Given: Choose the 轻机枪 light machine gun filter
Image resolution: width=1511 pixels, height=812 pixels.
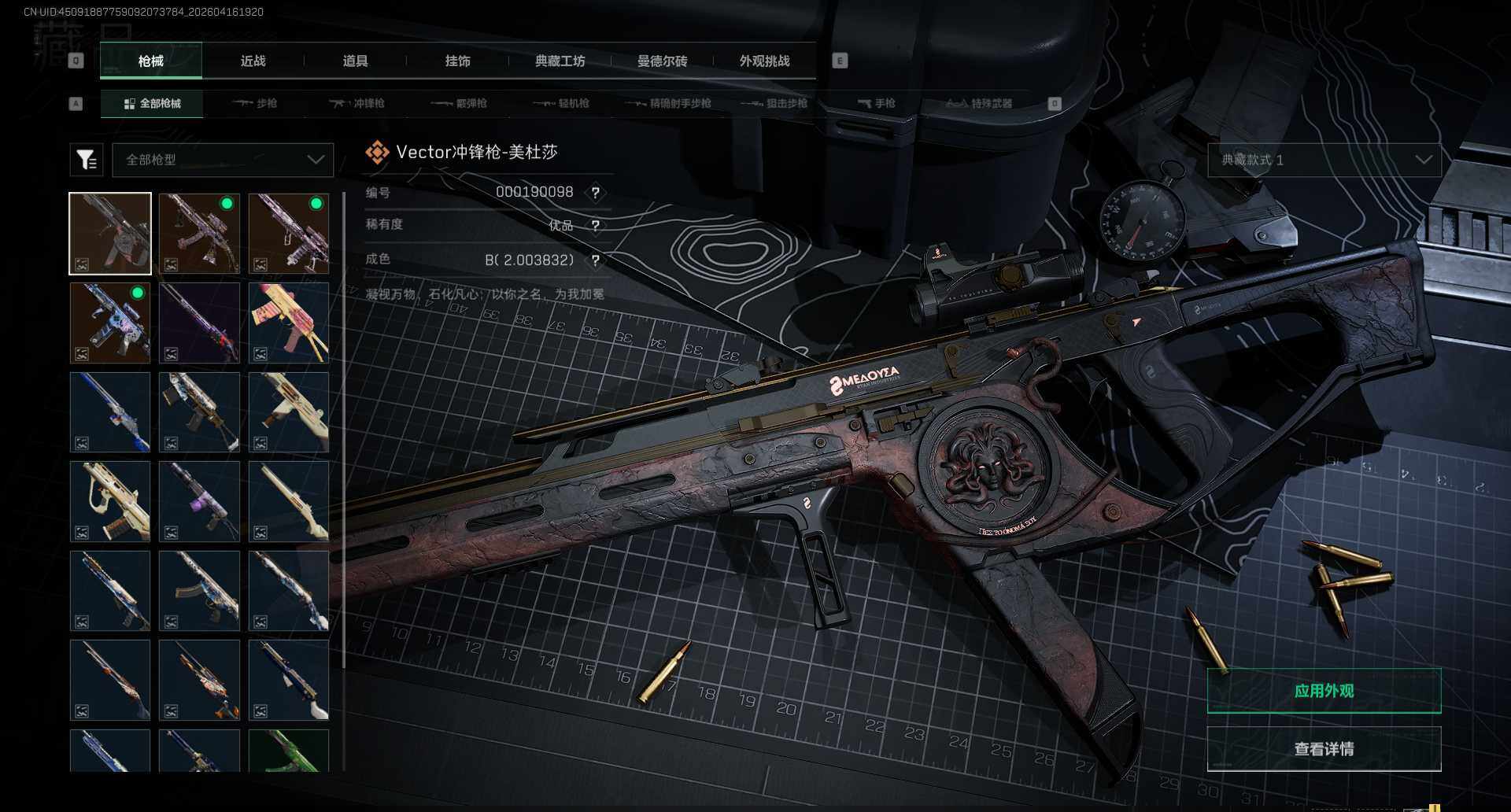Looking at the screenshot, I should (x=561, y=103).
